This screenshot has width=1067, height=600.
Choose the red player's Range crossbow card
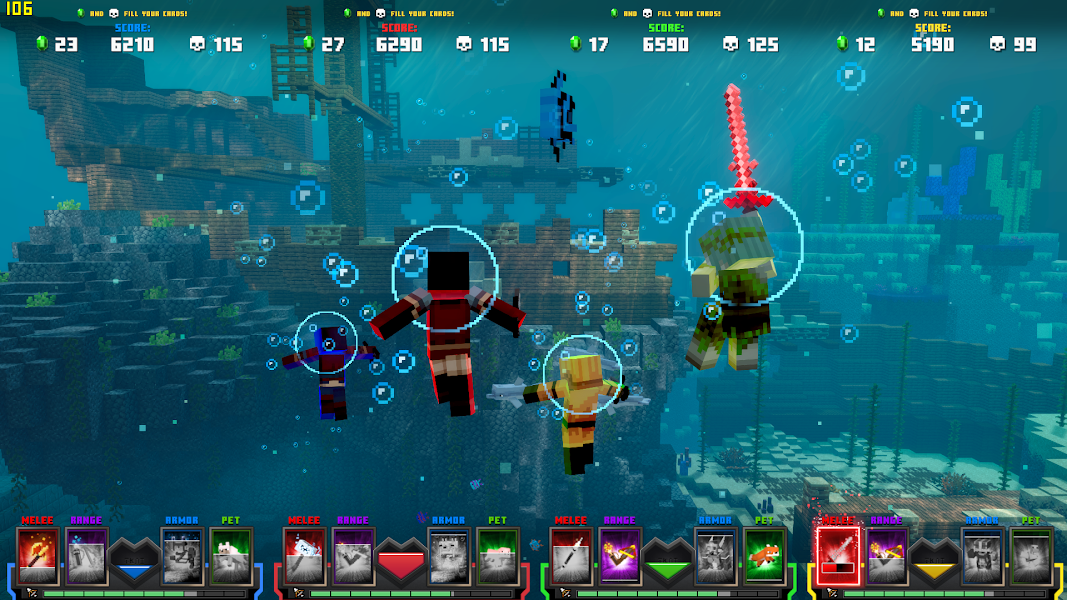[x=353, y=556]
